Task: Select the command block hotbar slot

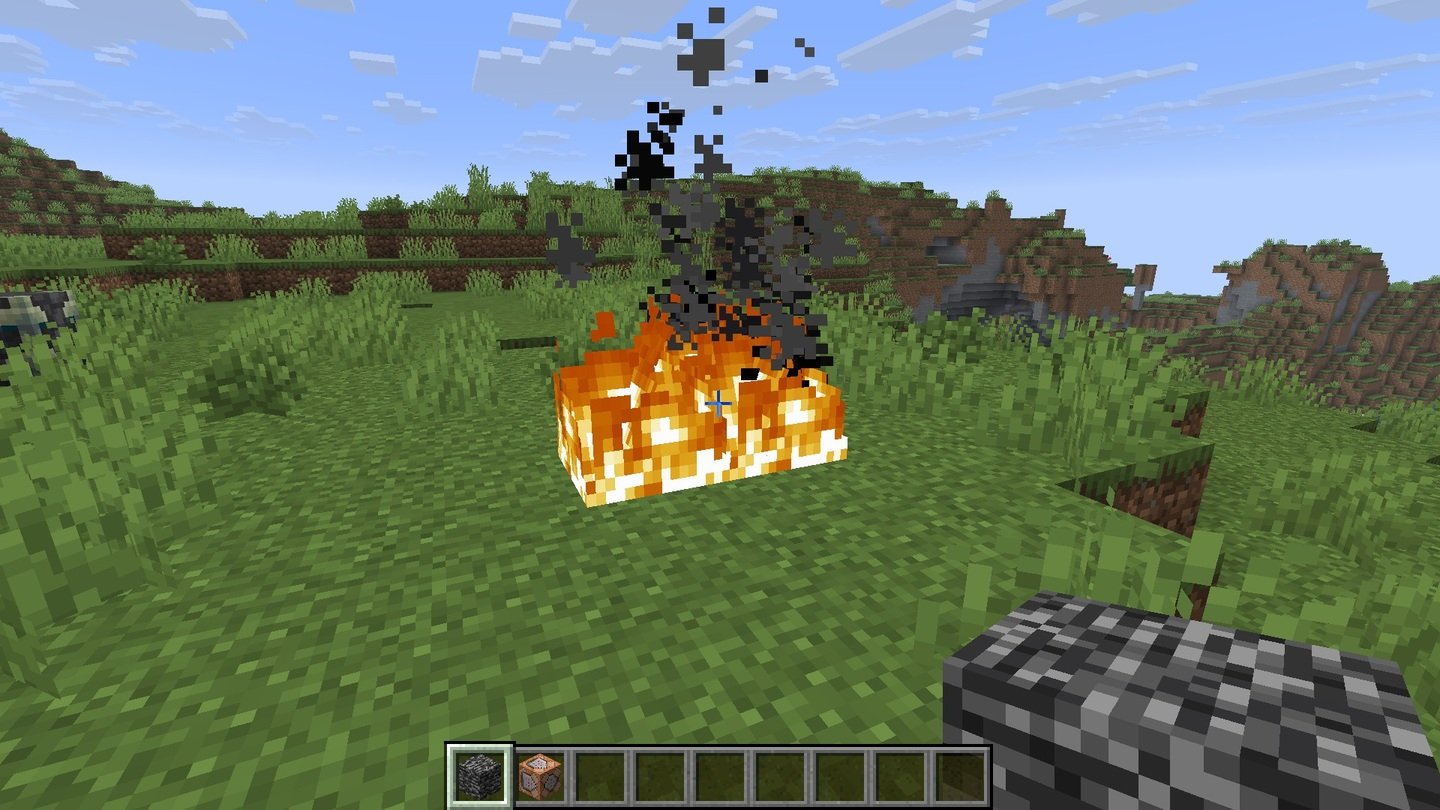Action: point(541,776)
